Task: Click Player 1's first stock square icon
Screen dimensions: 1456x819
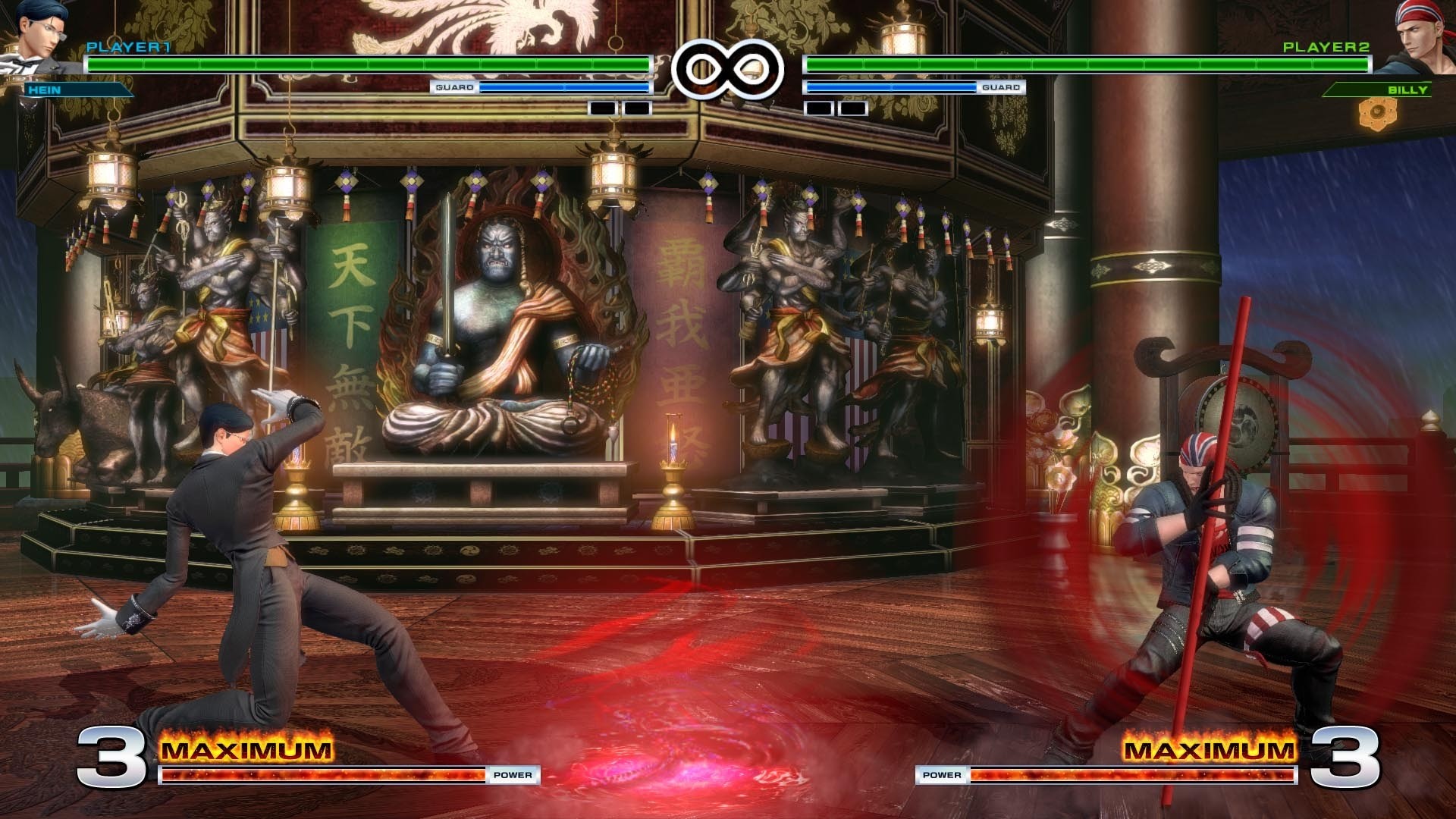Action: [601, 107]
